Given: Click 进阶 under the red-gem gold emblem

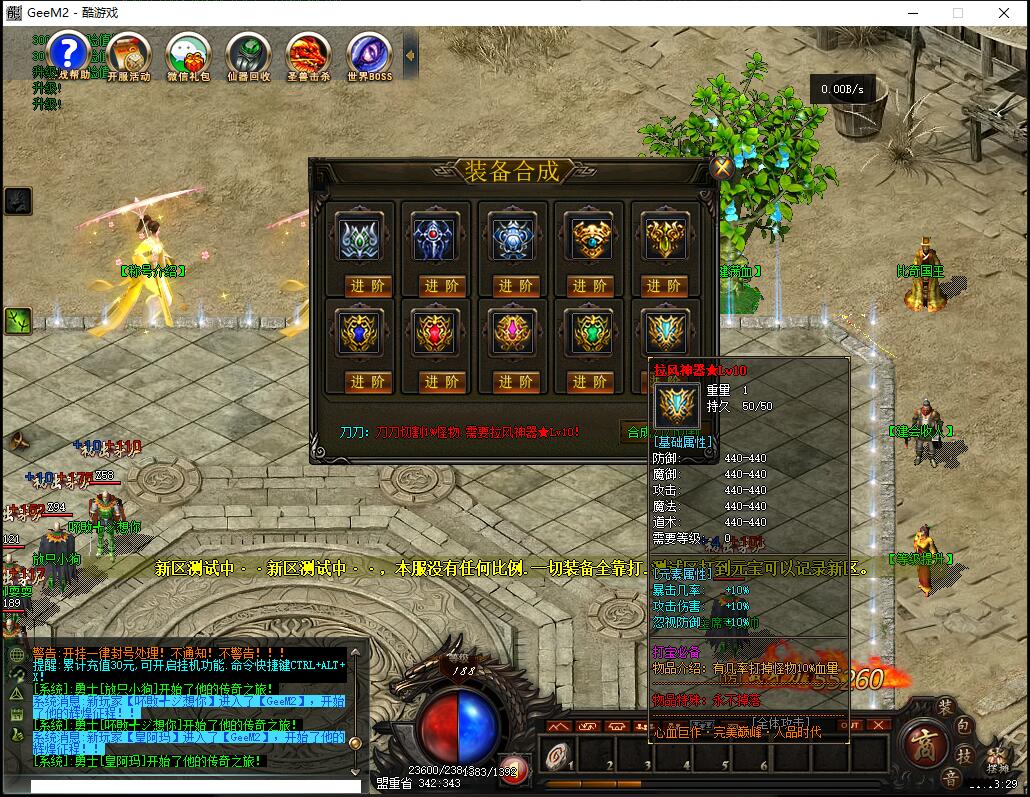Looking at the screenshot, I should coord(443,381).
